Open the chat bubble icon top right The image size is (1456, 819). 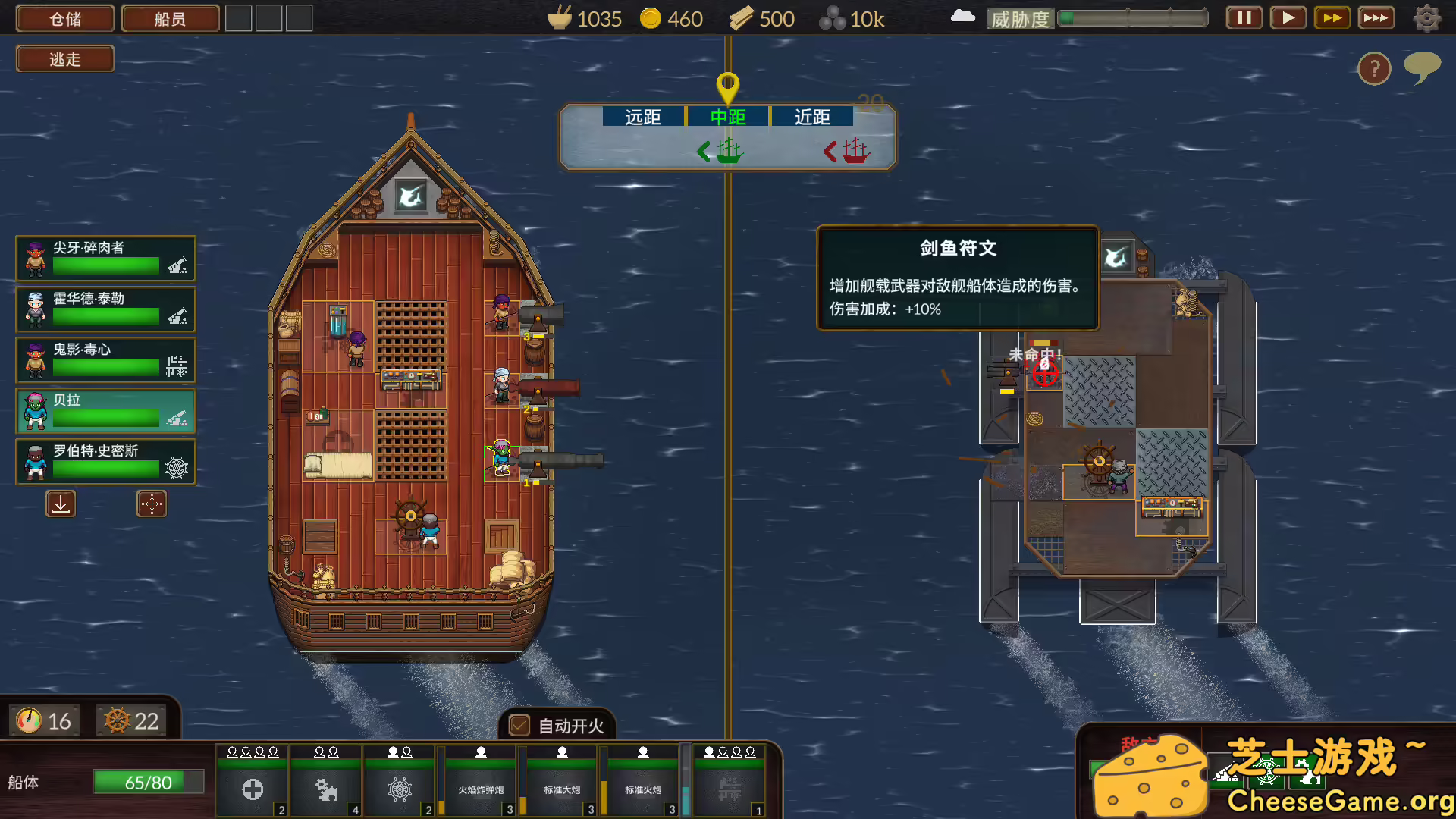click(x=1422, y=68)
